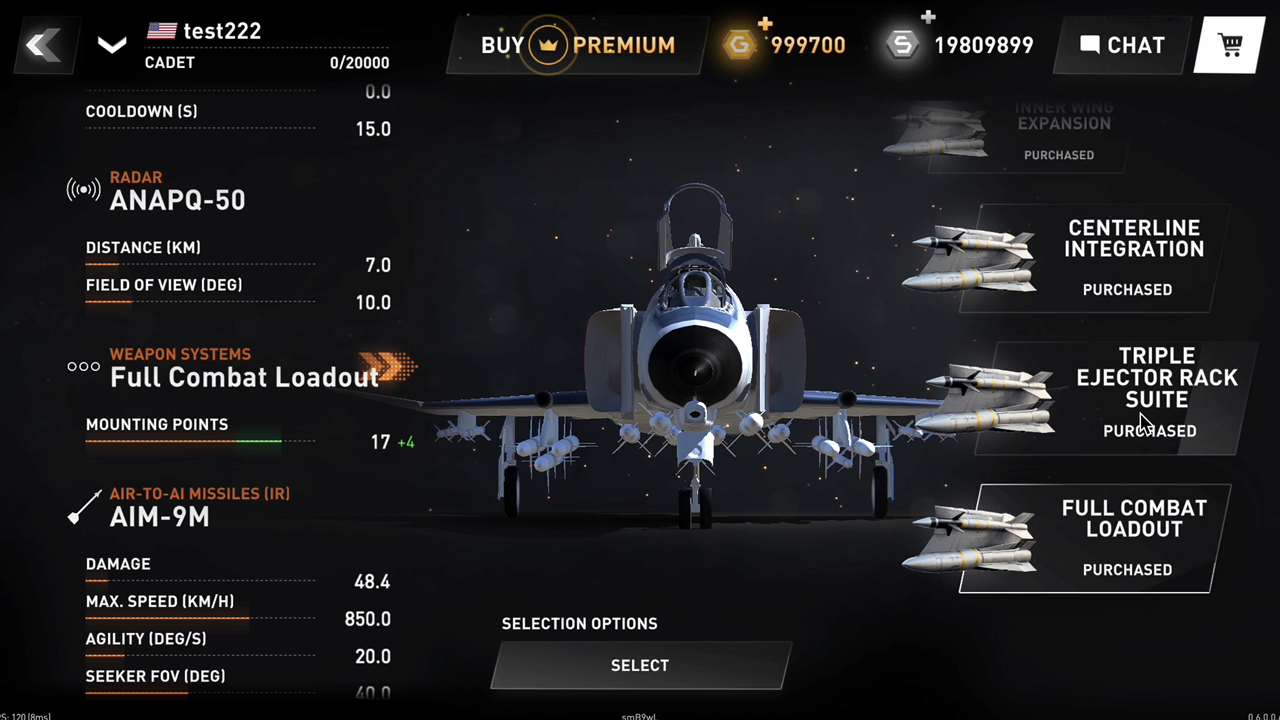The image size is (1280, 720).
Task: Open the shopping cart store
Action: [x=1230, y=45]
